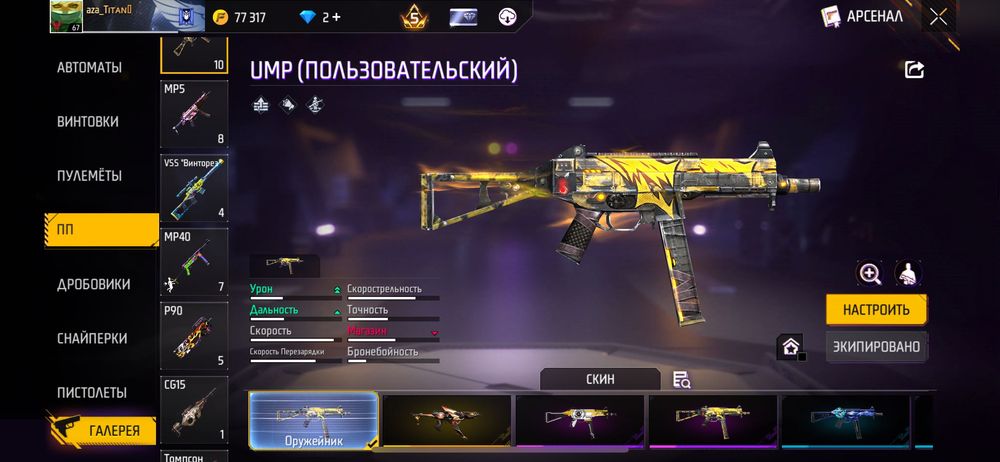
Task: Click the Настроить button
Action: [x=876, y=309]
